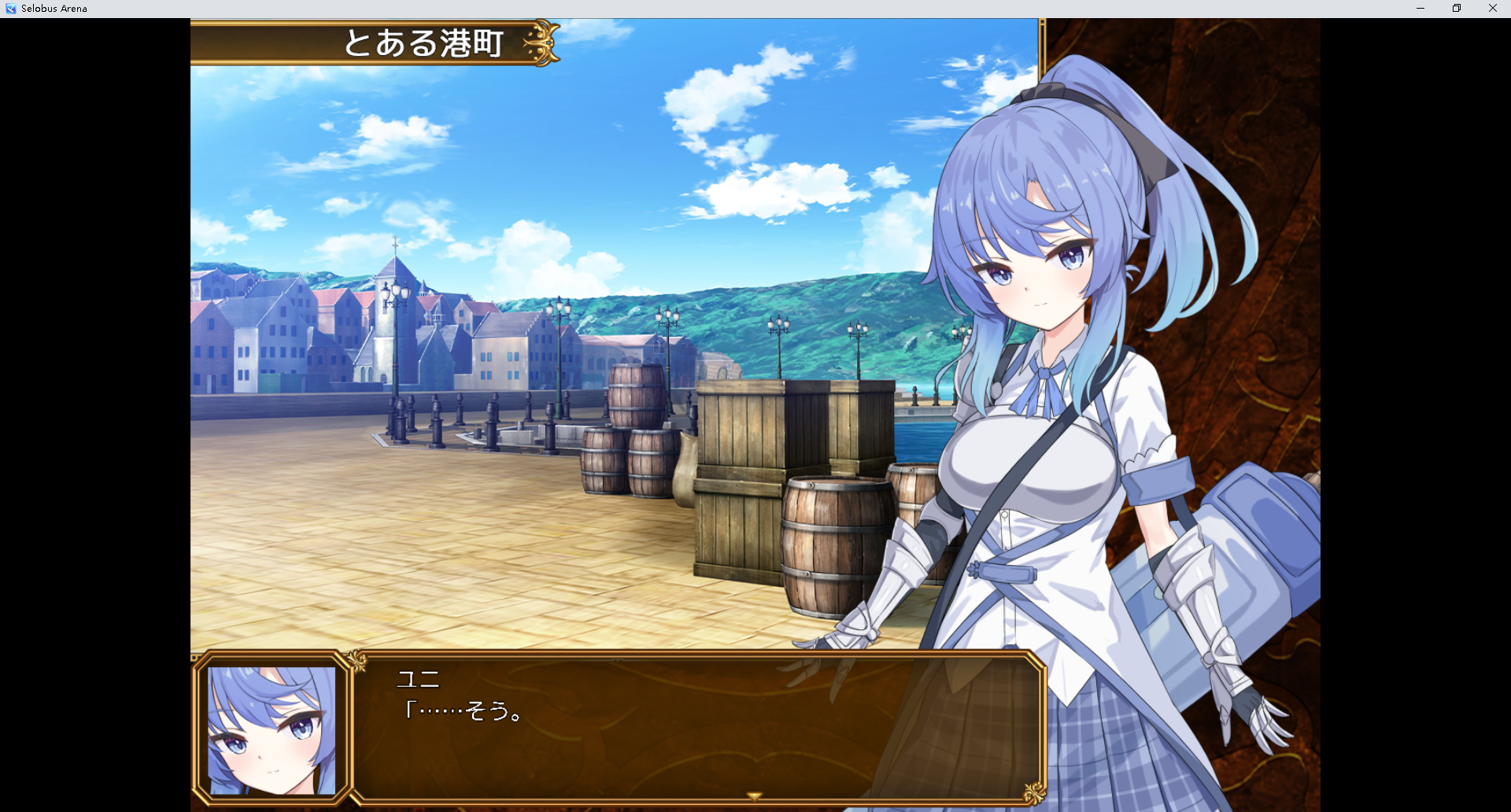This screenshot has height=812, width=1511.
Task: Click the dialogue line 「……そう。
Action: (x=464, y=711)
